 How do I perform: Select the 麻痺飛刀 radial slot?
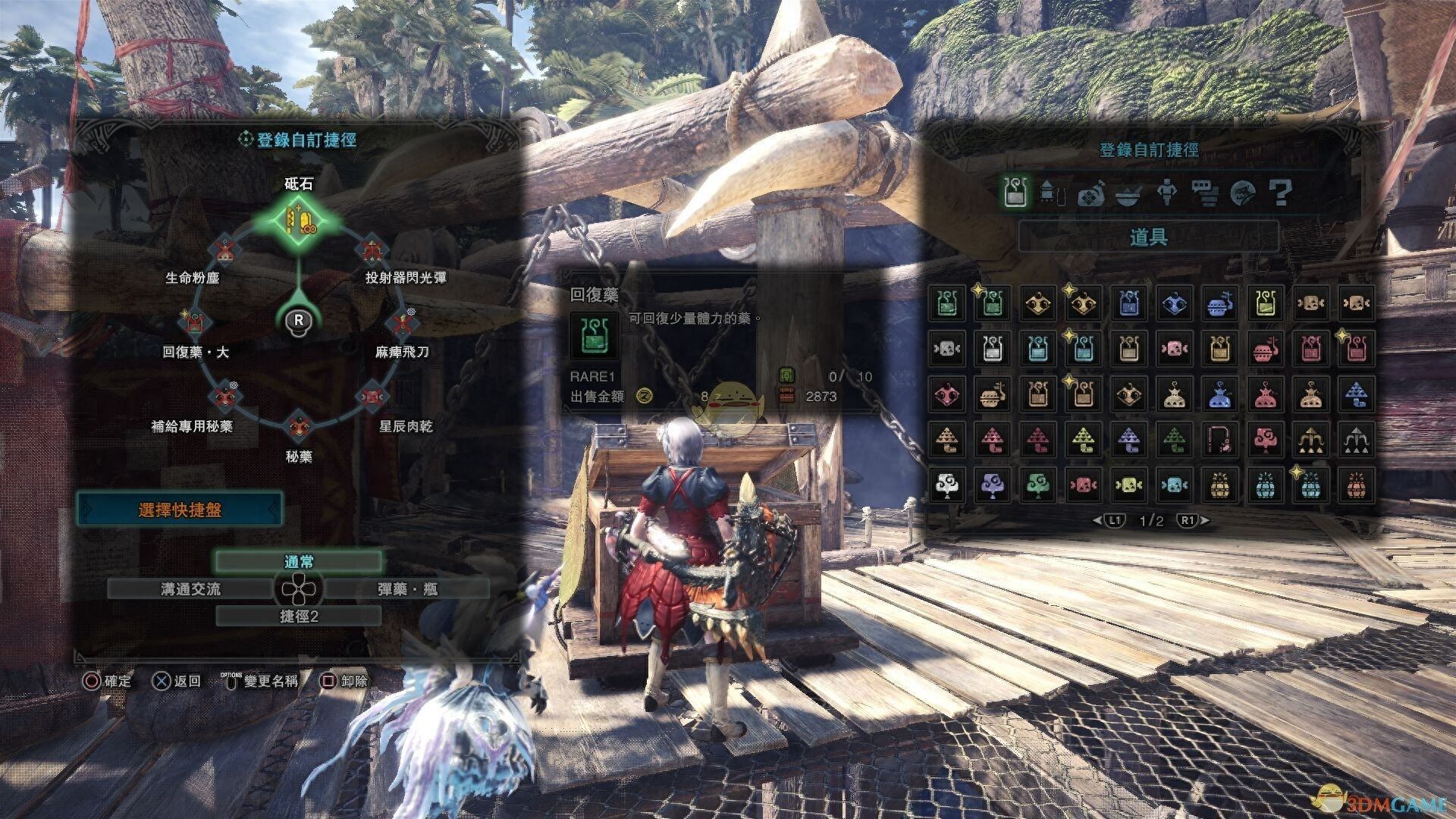(403, 324)
